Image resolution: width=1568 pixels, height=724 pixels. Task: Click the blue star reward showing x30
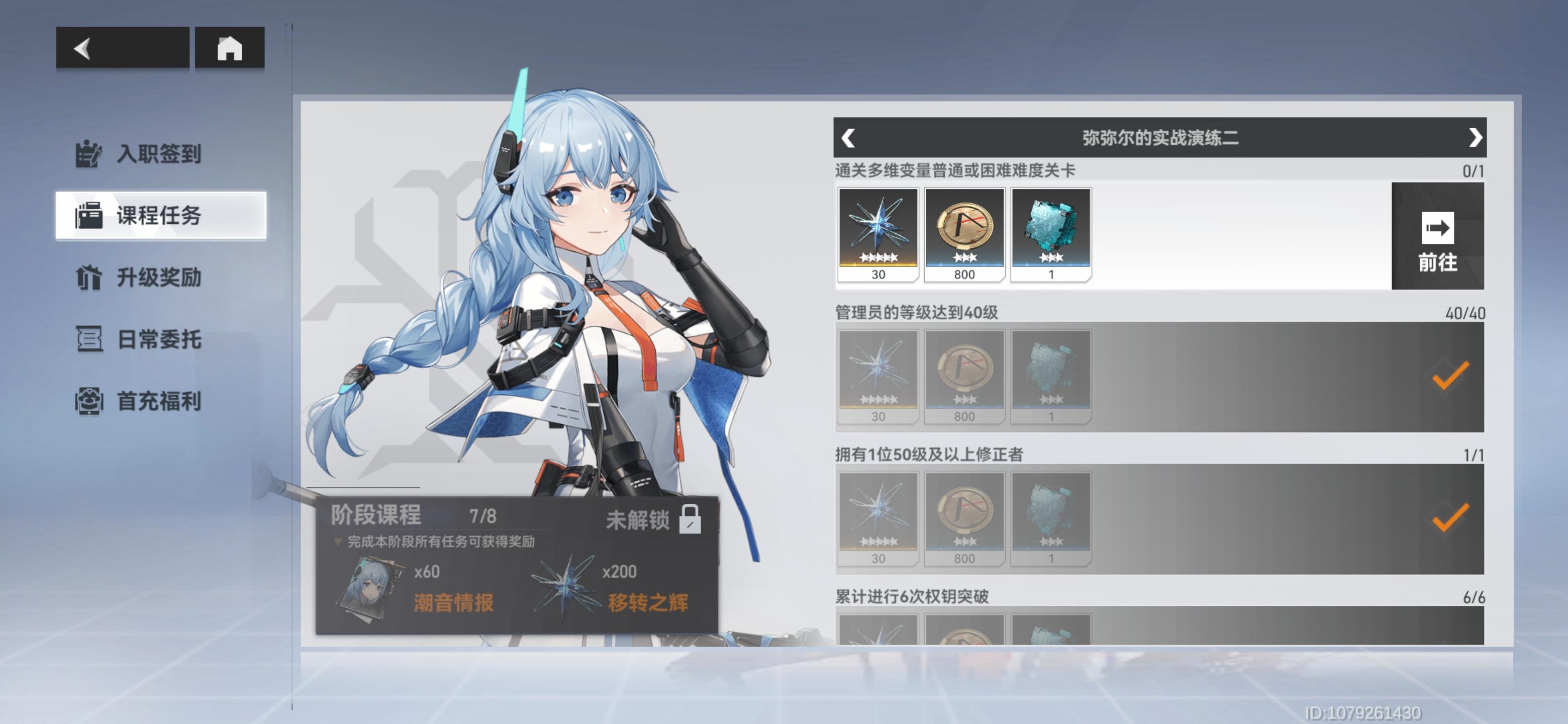point(878,234)
